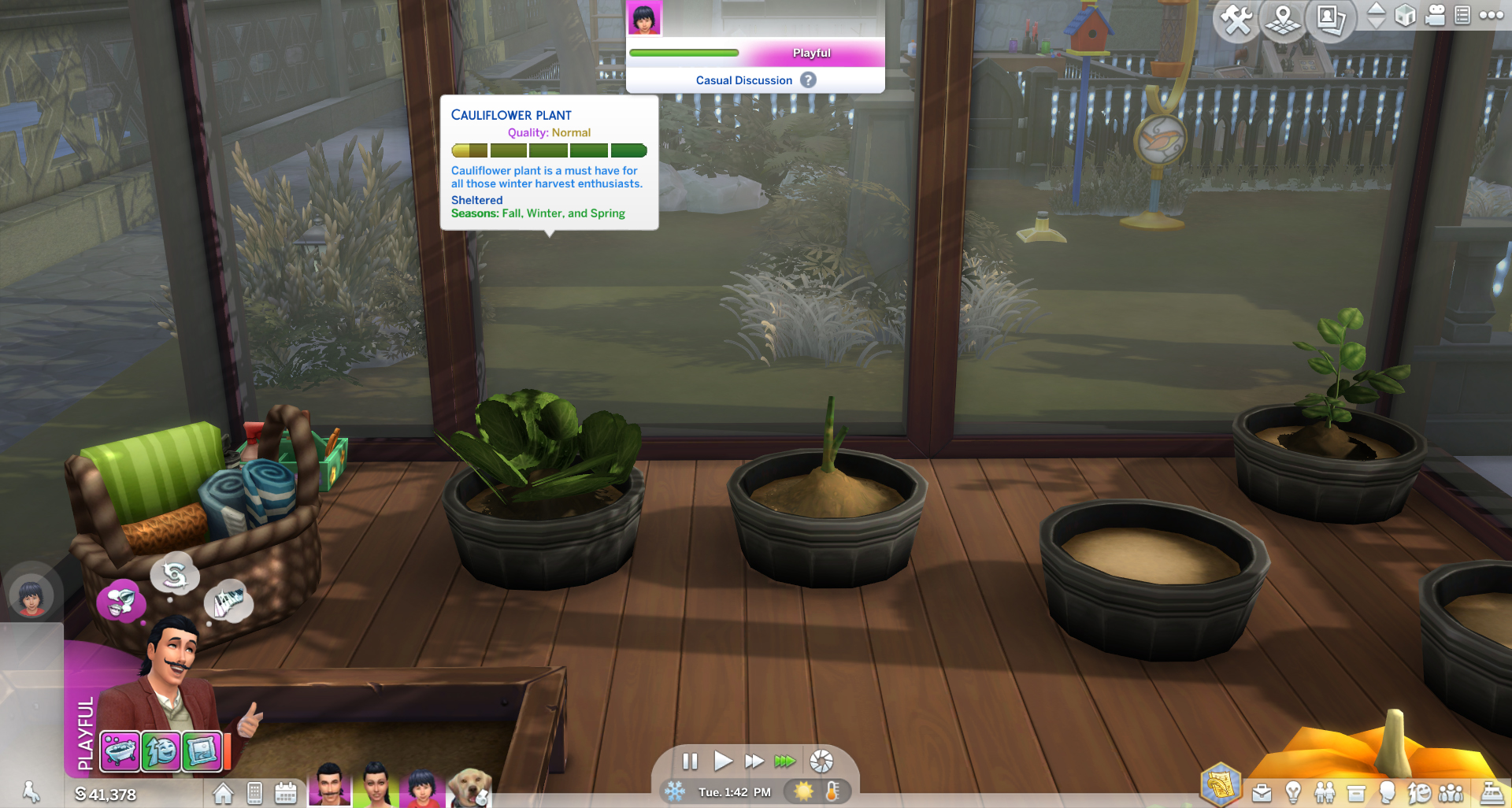Start video capture with the camera icon
Viewport: 1512px width, 808px height.
click(1436, 16)
